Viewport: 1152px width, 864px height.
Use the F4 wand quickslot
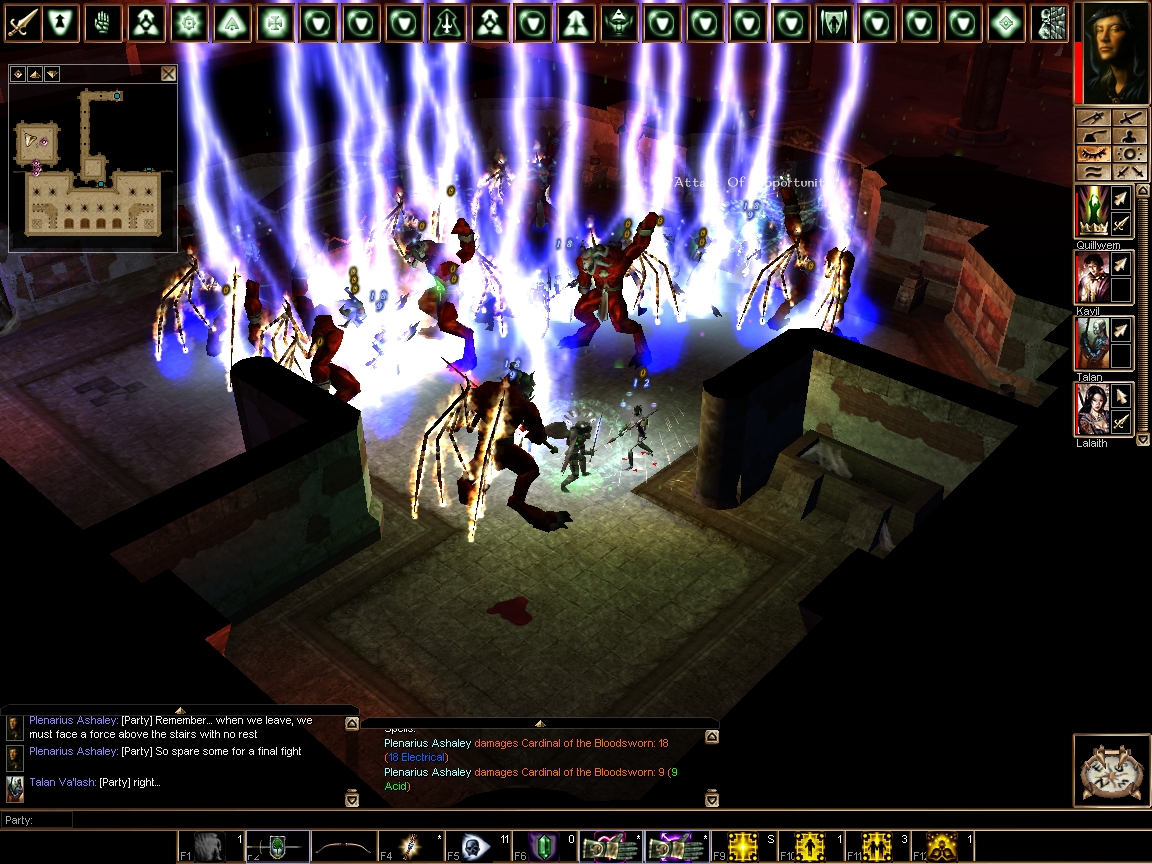[x=409, y=847]
